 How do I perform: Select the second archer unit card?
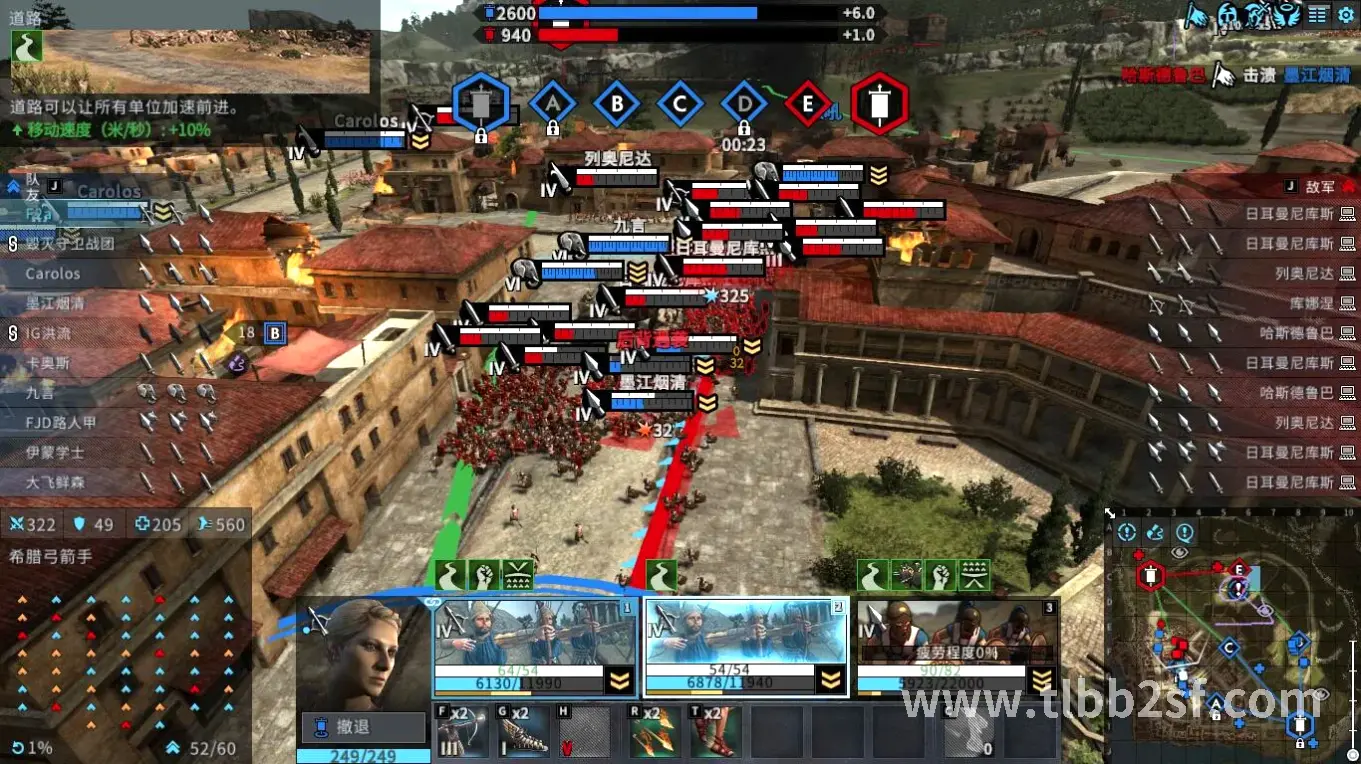pos(745,646)
